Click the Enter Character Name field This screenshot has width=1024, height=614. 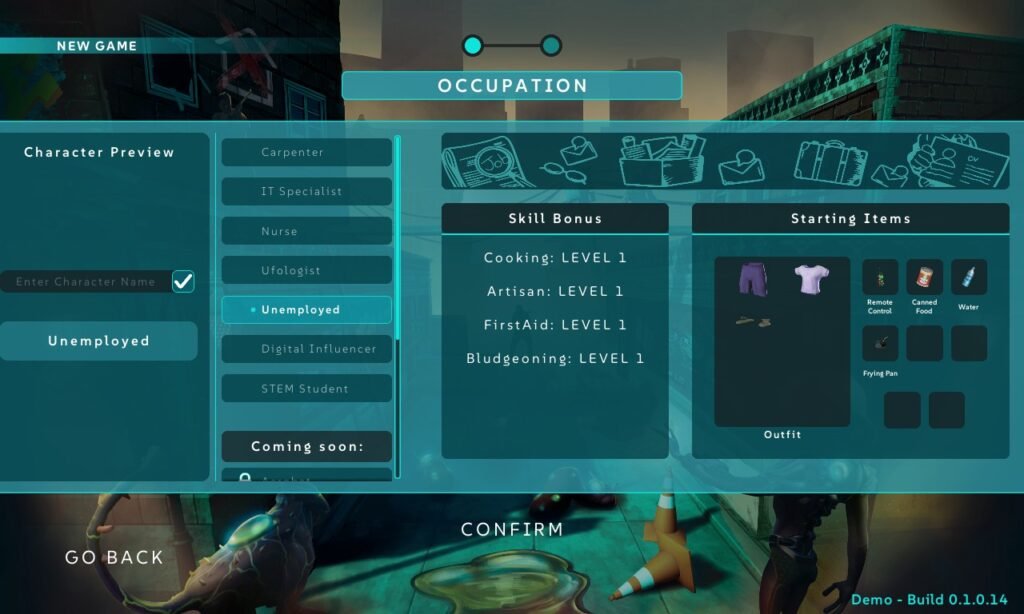(85, 282)
